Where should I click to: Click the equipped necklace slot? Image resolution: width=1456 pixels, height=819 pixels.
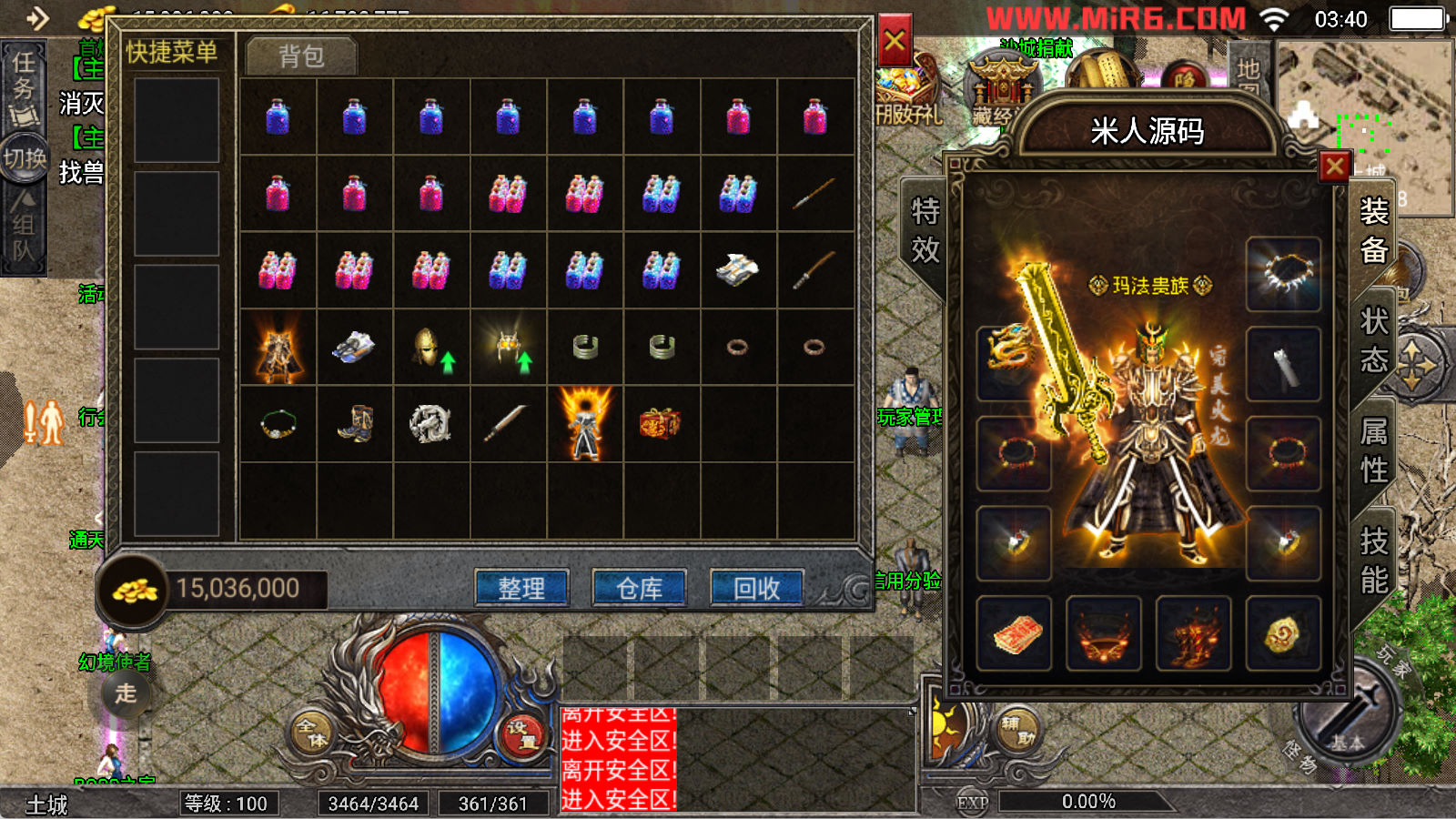(x=1283, y=274)
